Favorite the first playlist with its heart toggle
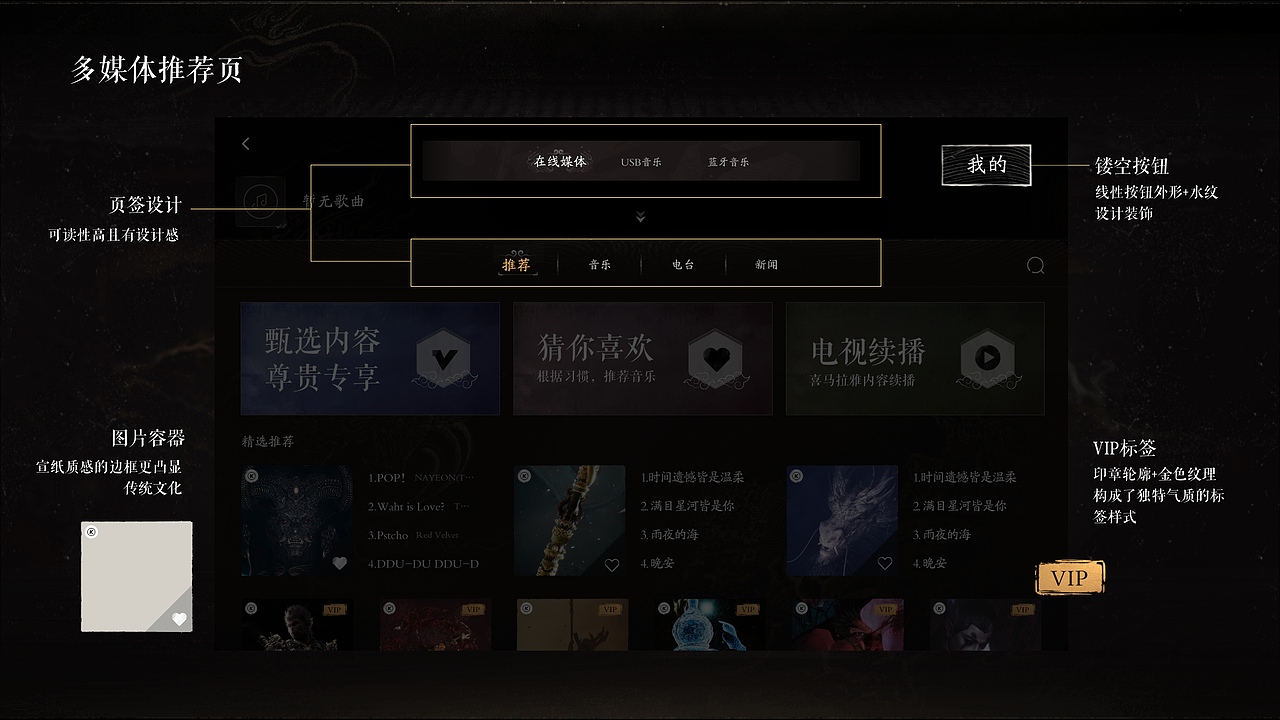1280x720 pixels. click(x=339, y=564)
